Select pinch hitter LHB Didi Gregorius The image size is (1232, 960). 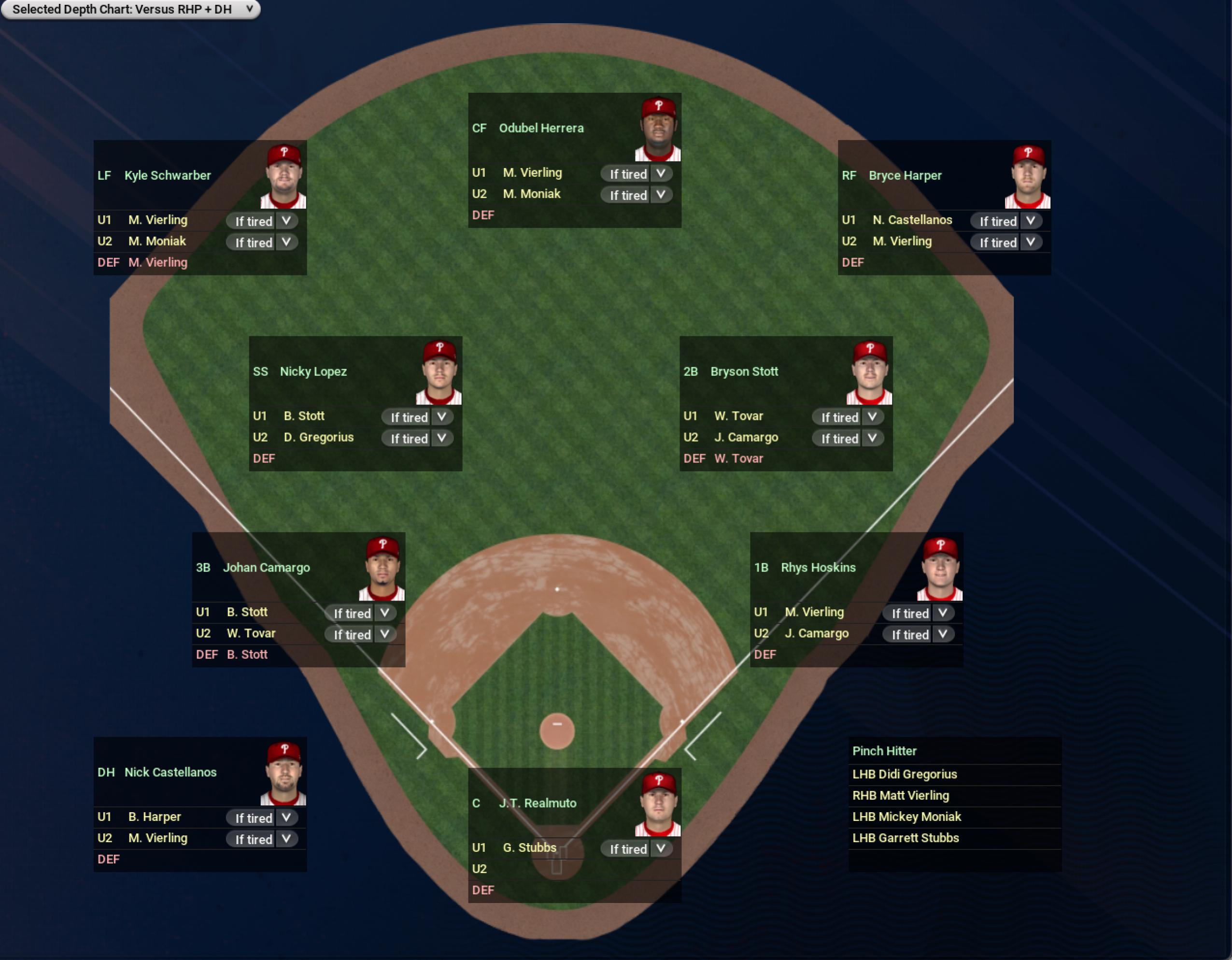click(x=904, y=774)
